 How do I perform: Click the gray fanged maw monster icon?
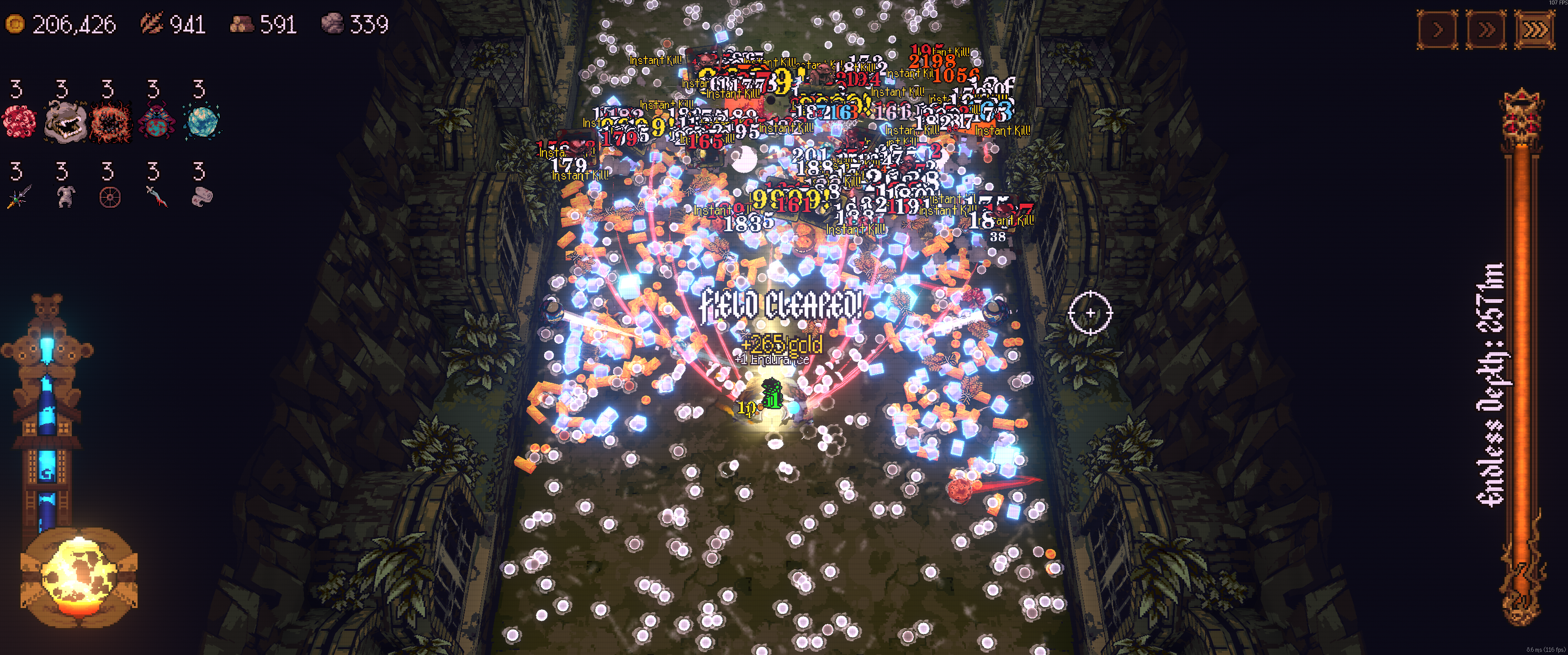64,121
